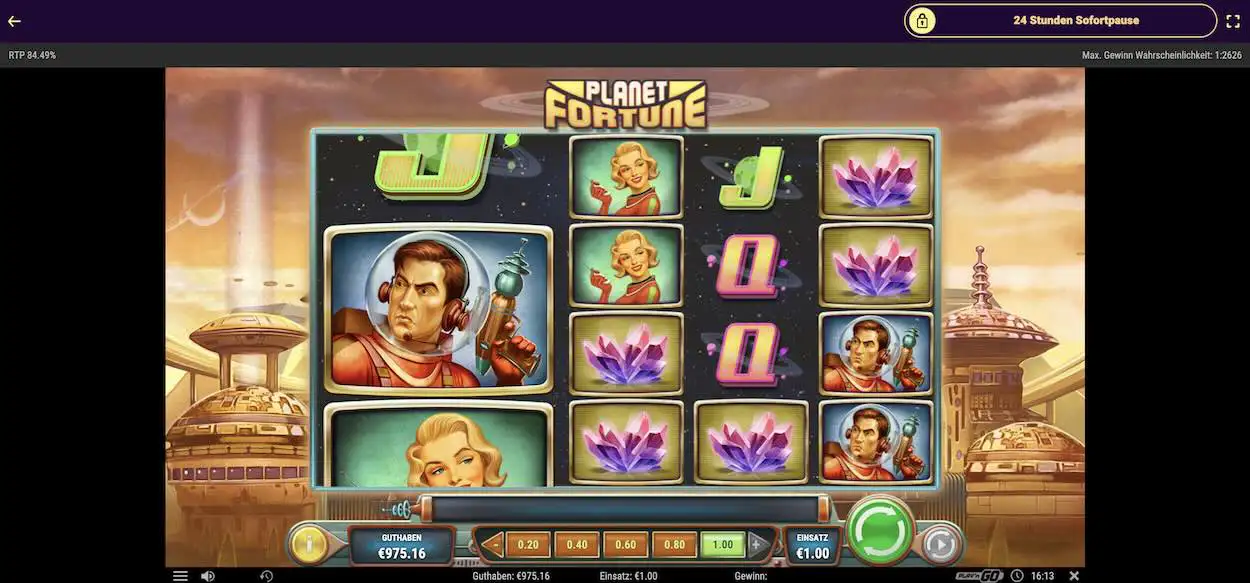Image resolution: width=1250 pixels, height=583 pixels.
Task: Open the game history clock icon
Action: tap(267, 576)
